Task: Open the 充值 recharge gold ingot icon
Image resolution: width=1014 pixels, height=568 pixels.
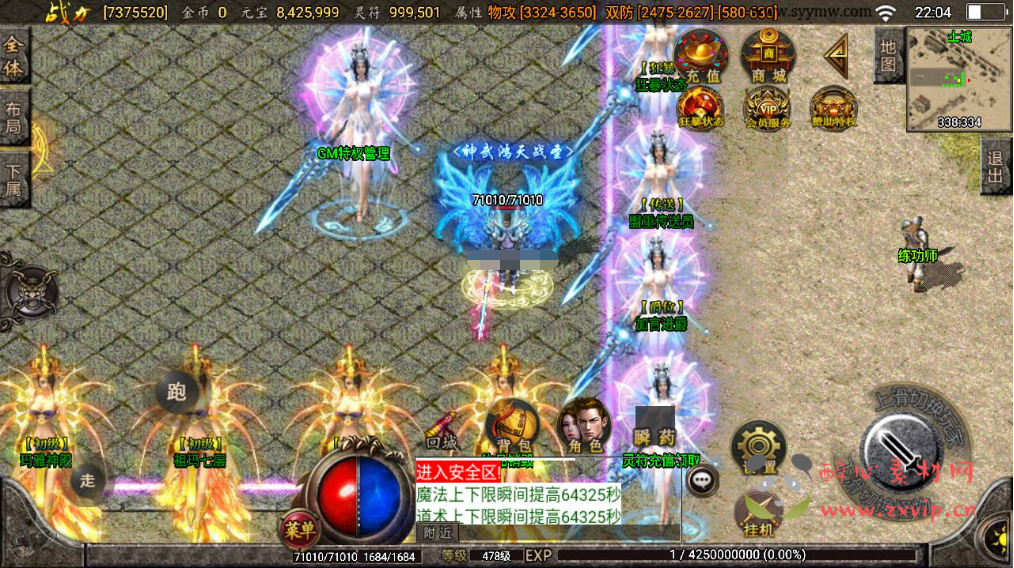Action: tap(701, 55)
